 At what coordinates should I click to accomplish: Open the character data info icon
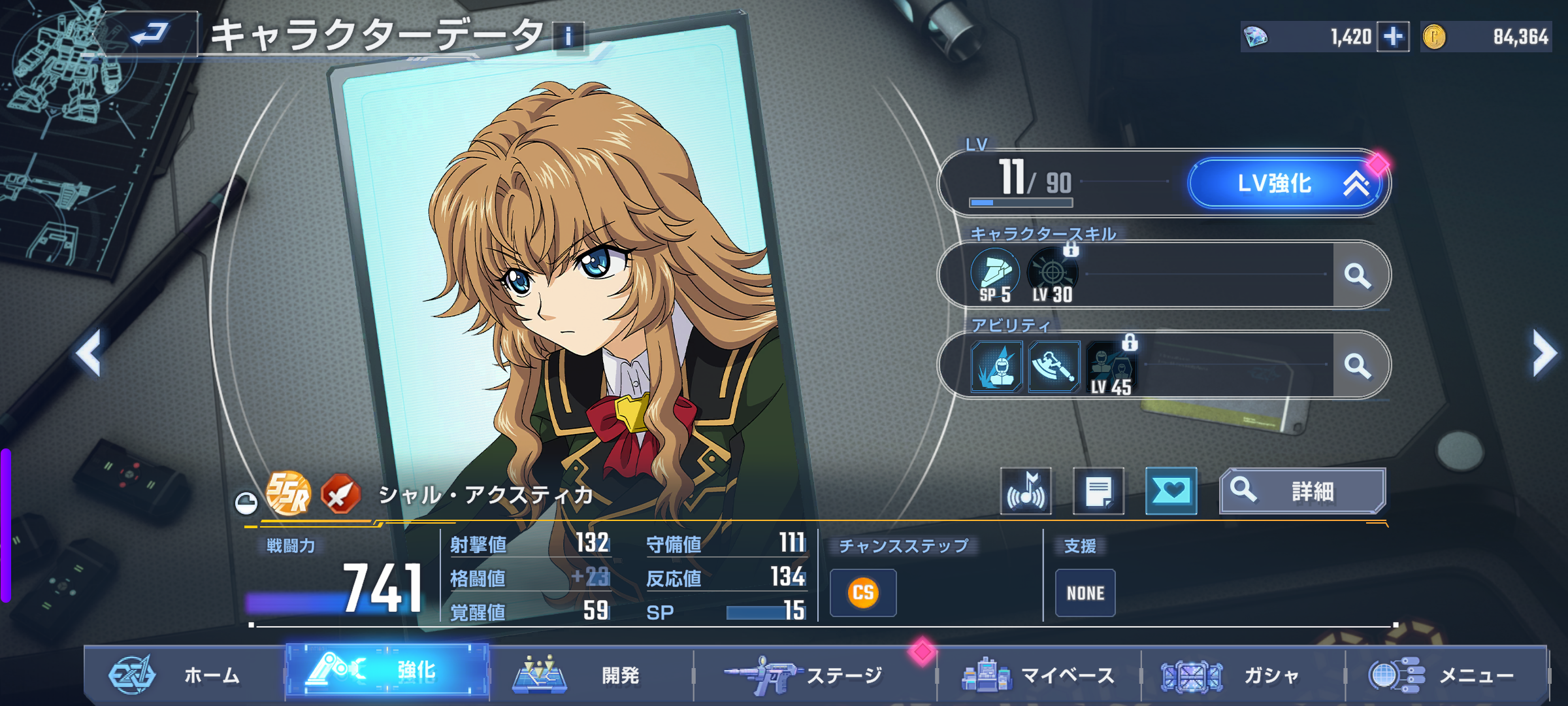(x=568, y=37)
